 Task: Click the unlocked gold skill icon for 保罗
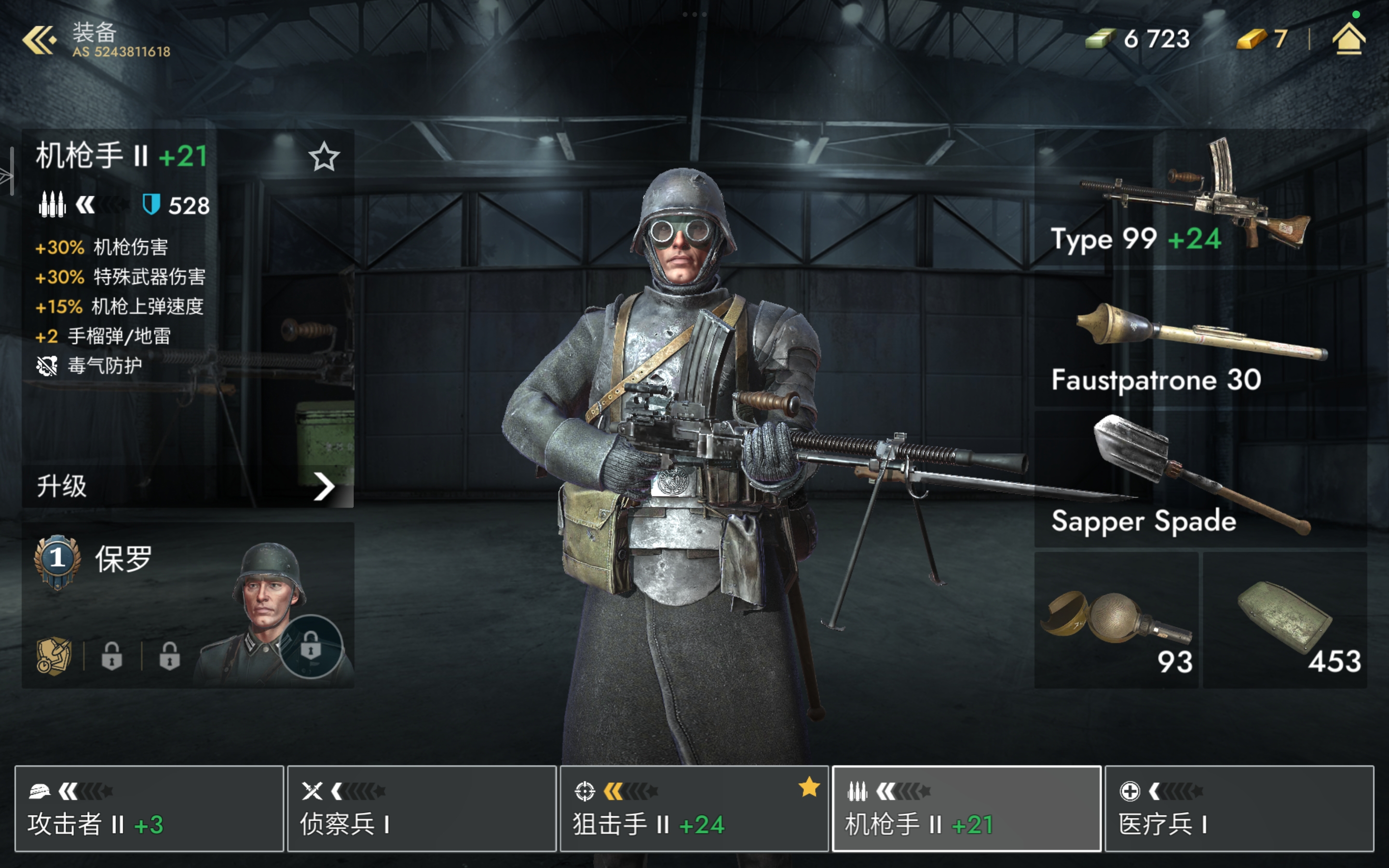click(54, 656)
